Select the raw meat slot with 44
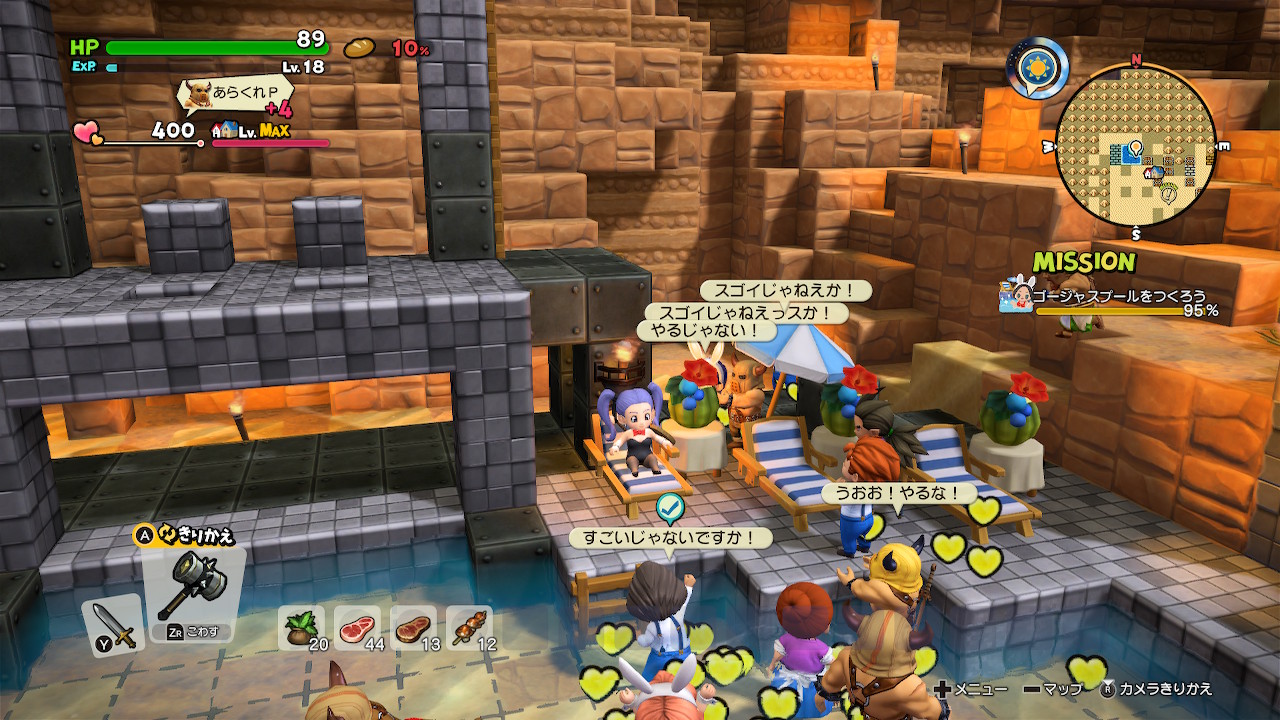This screenshot has height=720, width=1280. tap(357, 628)
